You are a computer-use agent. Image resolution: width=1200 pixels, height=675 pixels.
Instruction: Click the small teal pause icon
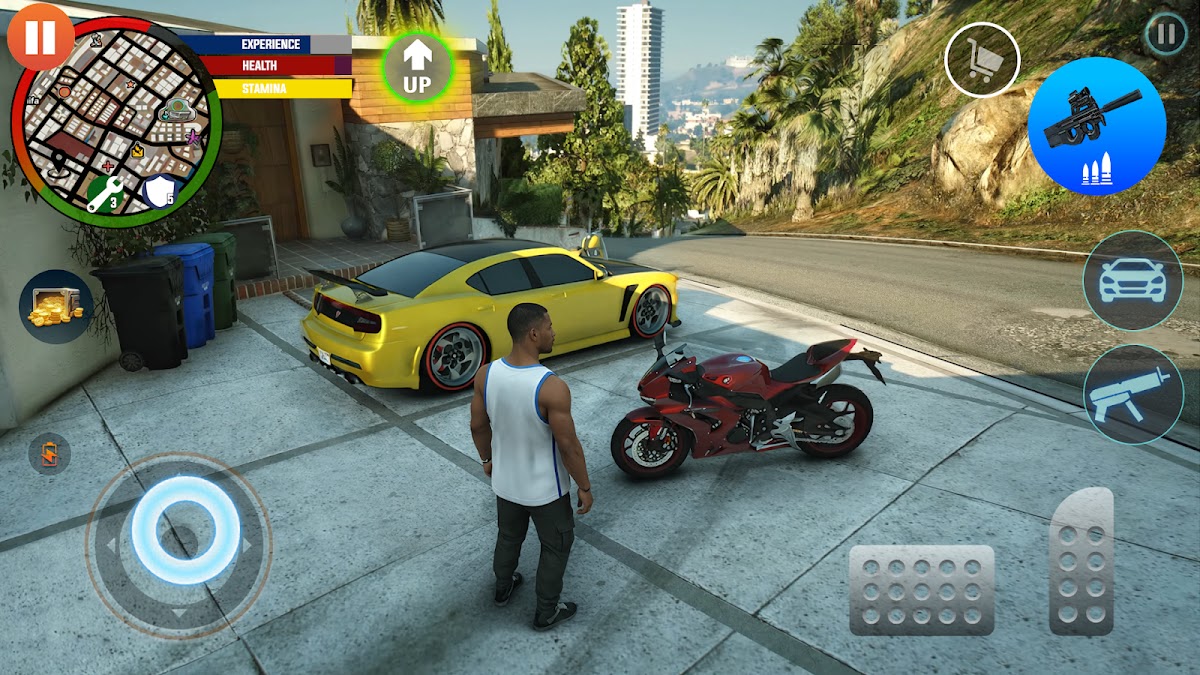pyautogui.click(x=1165, y=34)
